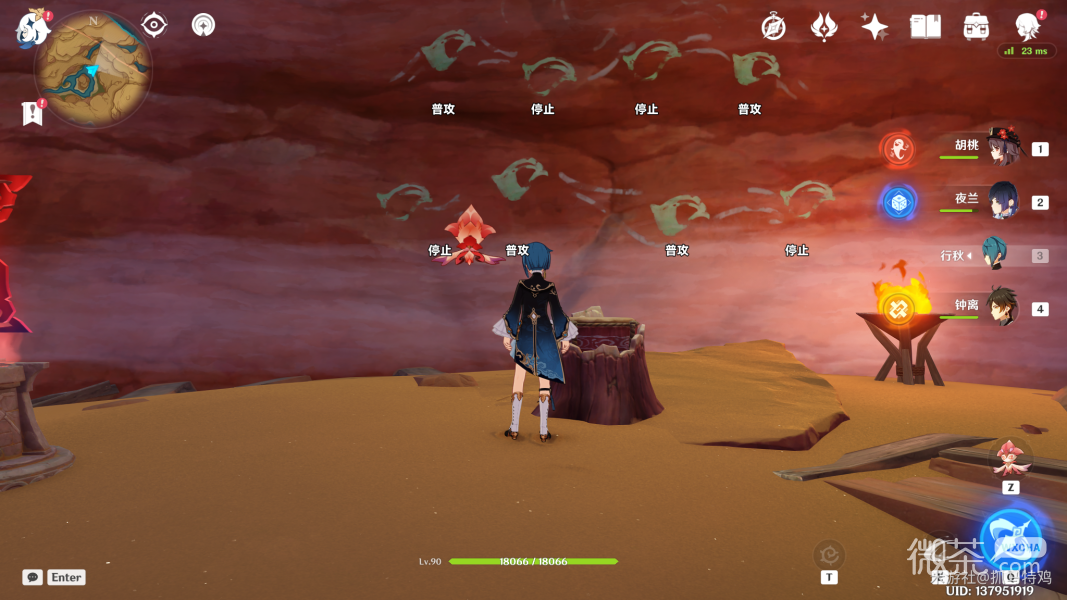Open the quest log bookmark icon
The height and width of the screenshot is (600, 1067).
(x=32, y=113)
